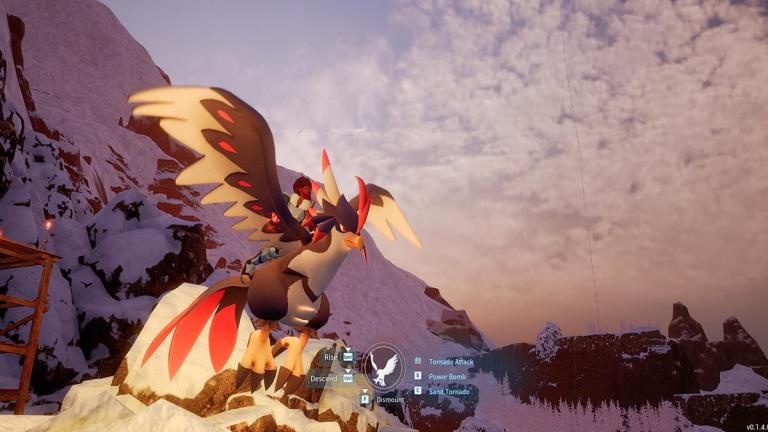Click the Rise label
The height and width of the screenshot is (432, 768).
330,356
